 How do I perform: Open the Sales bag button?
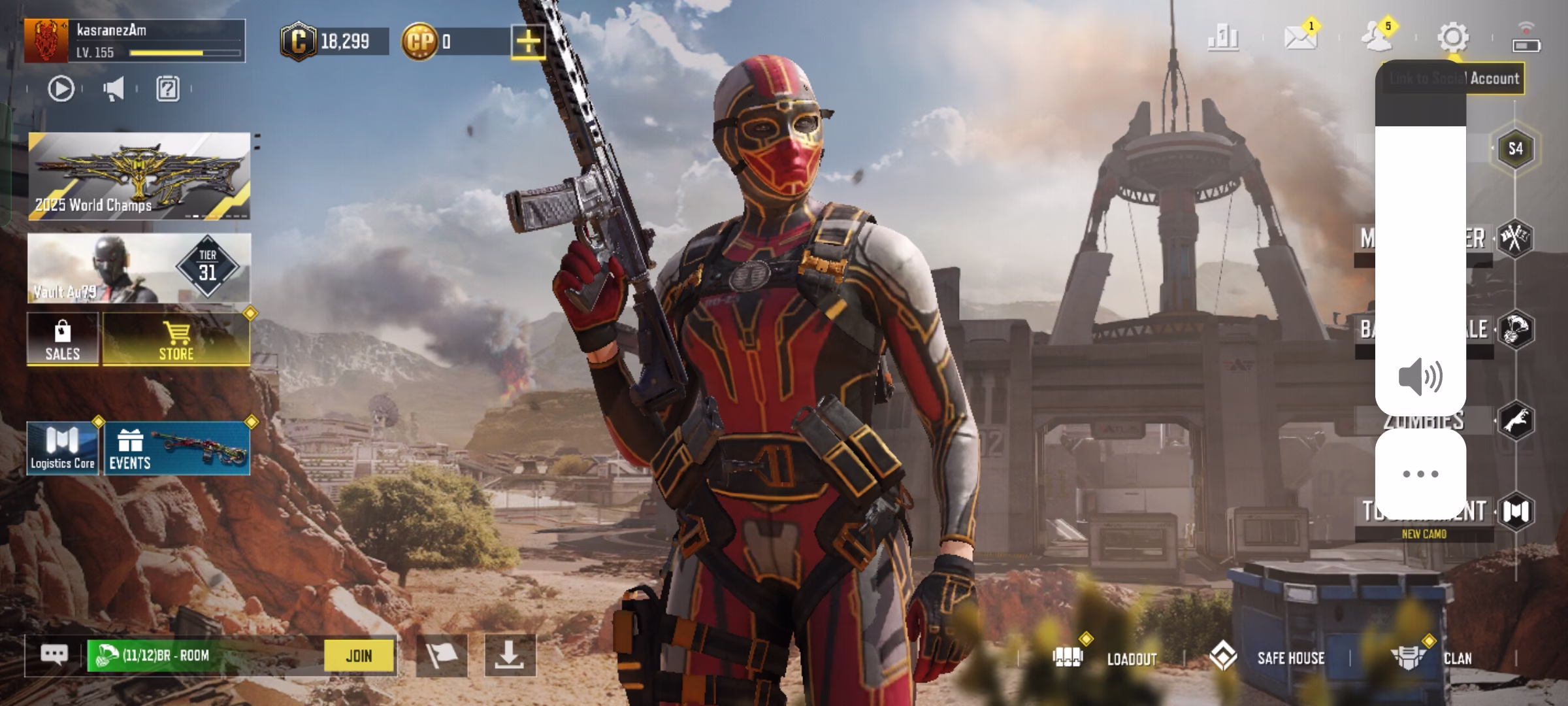click(63, 339)
